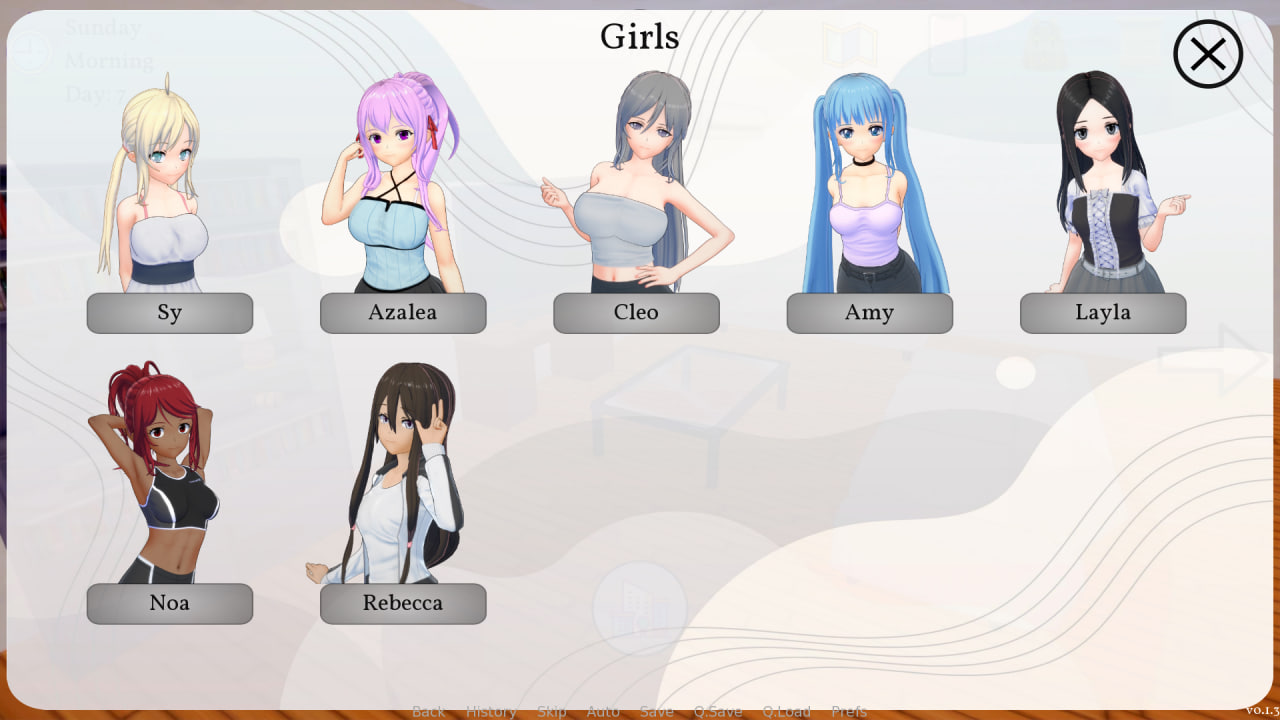Open Noa's character page
The width and height of the screenshot is (1280, 720).
coord(169,603)
